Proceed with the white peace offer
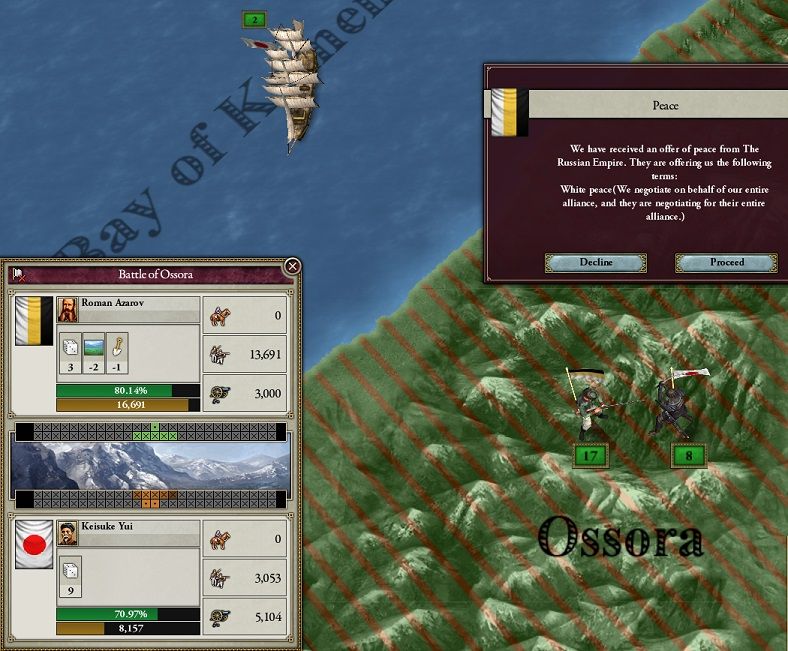This screenshot has width=788, height=651. coord(726,262)
